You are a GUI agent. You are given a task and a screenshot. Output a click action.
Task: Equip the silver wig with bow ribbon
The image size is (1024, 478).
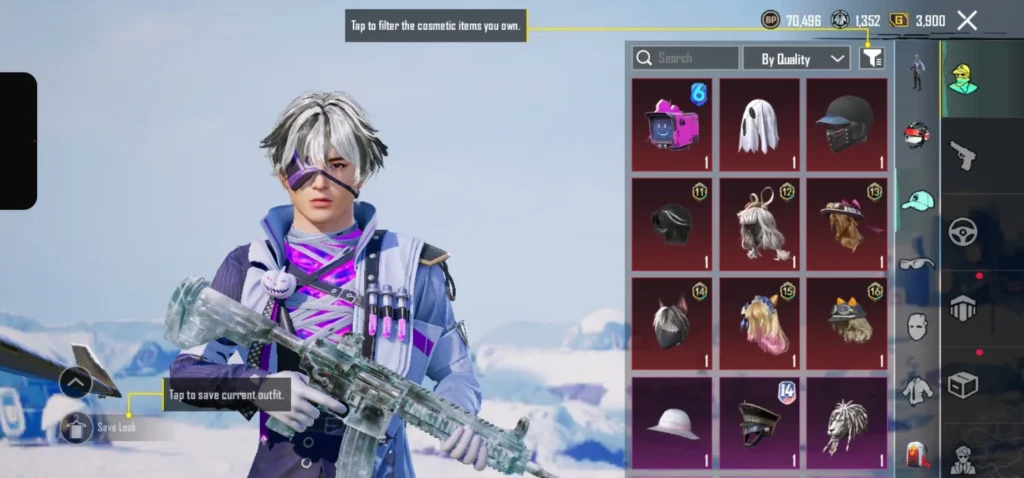[760, 224]
